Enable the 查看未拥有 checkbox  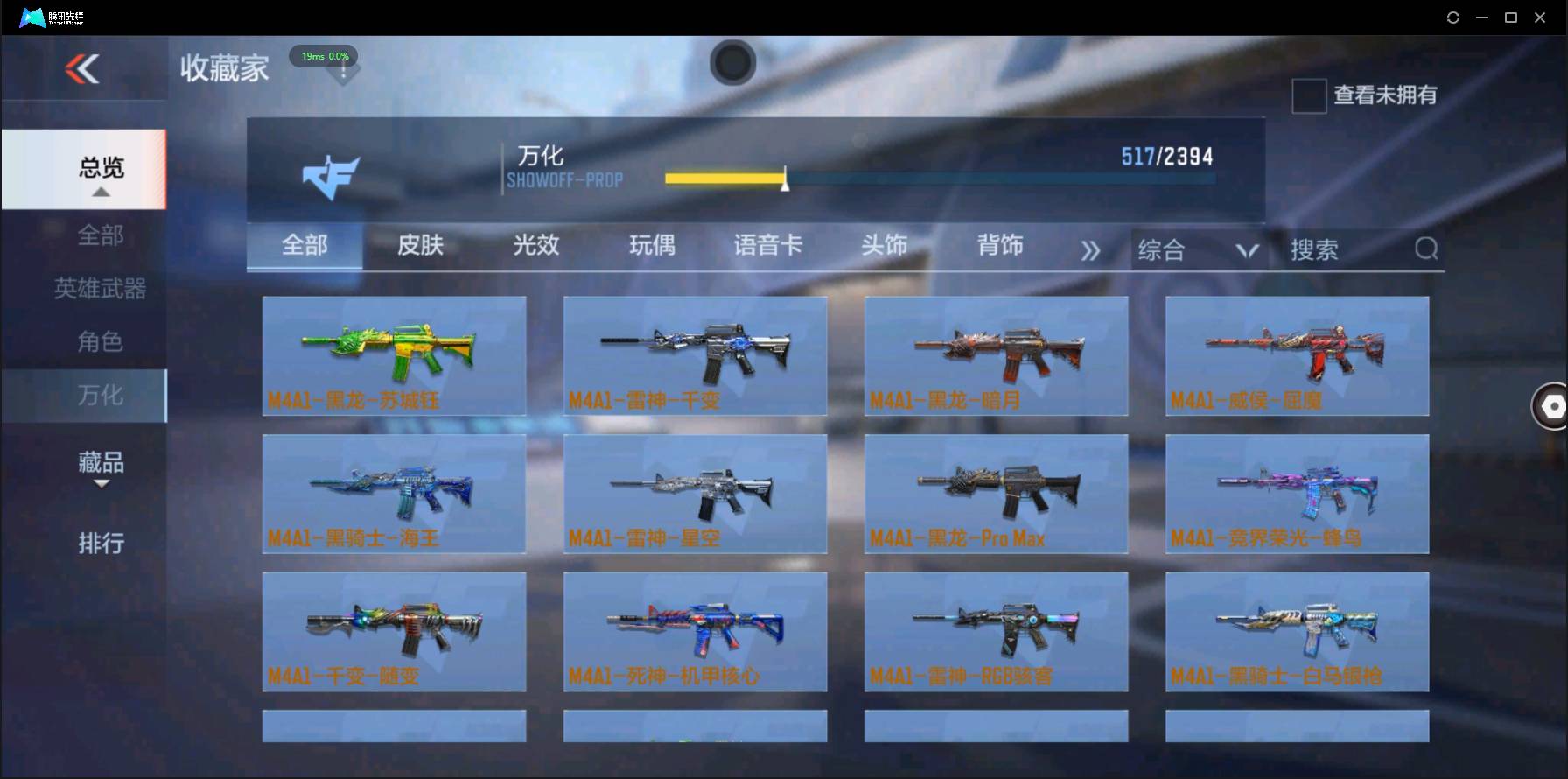coord(1308,96)
